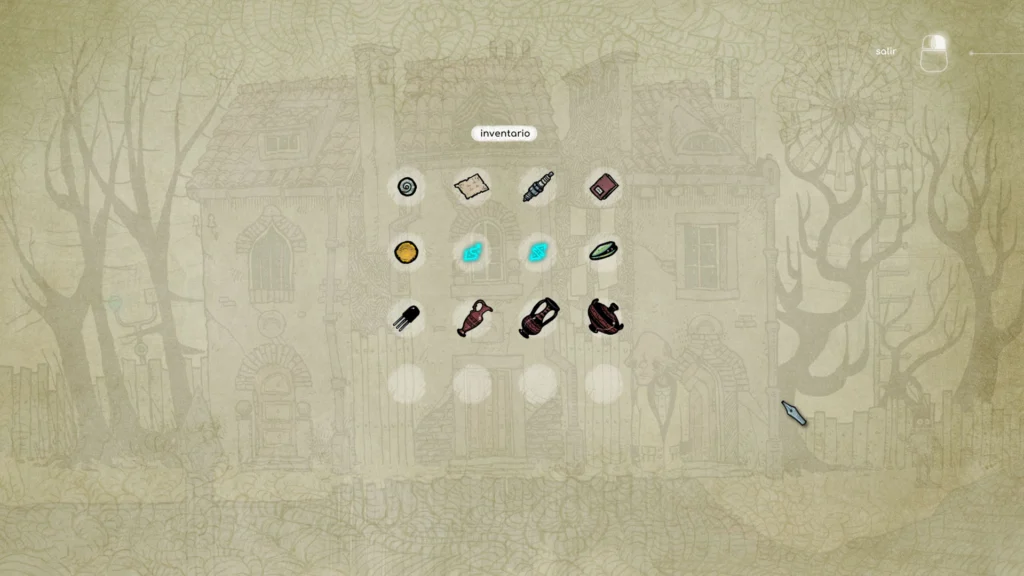Image resolution: width=1024 pixels, height=576 pixels.
Task: Choose the black three-legged transistor
Action: pos(406,317)
